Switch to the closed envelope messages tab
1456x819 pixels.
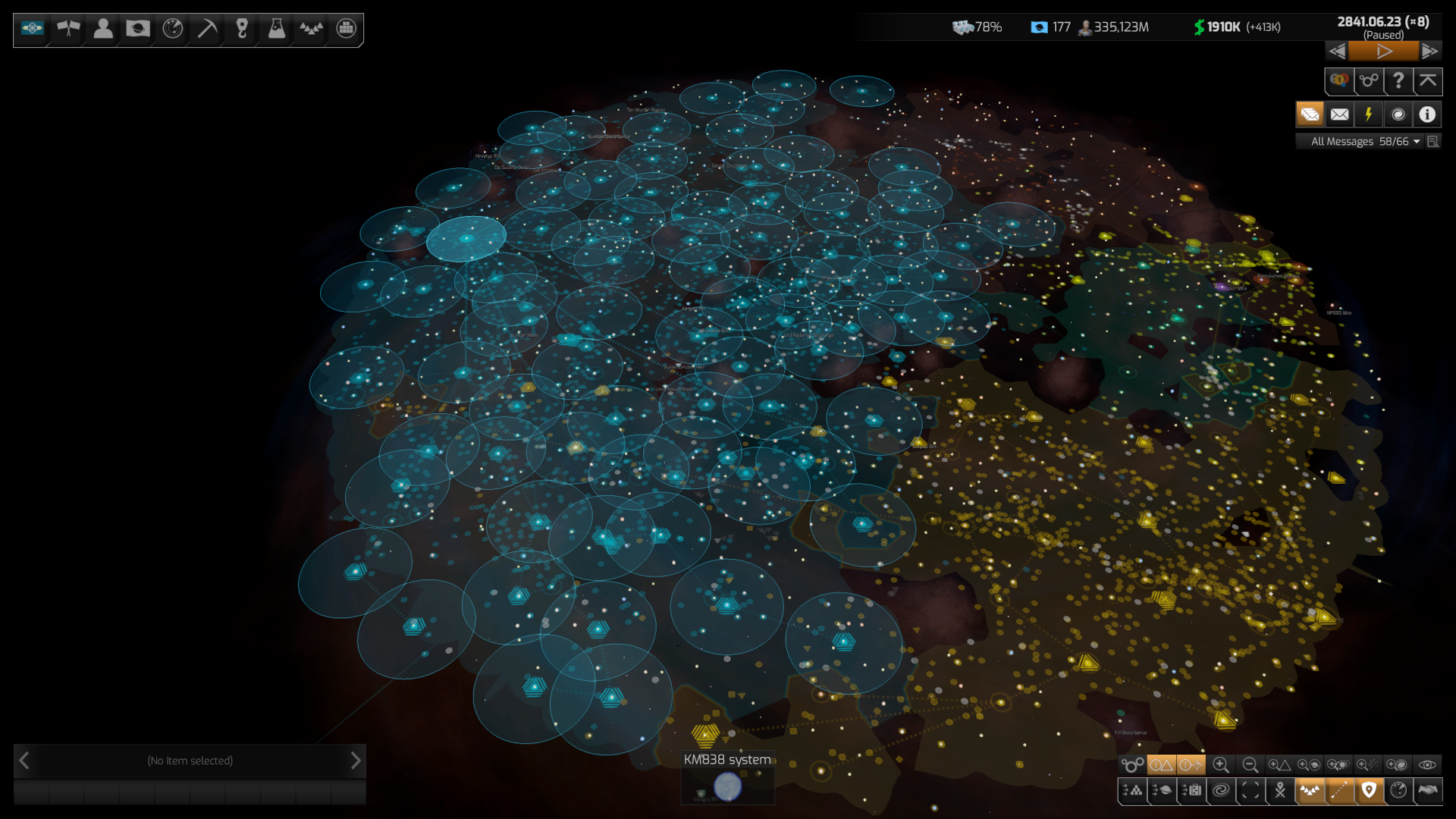(1339, 114)
